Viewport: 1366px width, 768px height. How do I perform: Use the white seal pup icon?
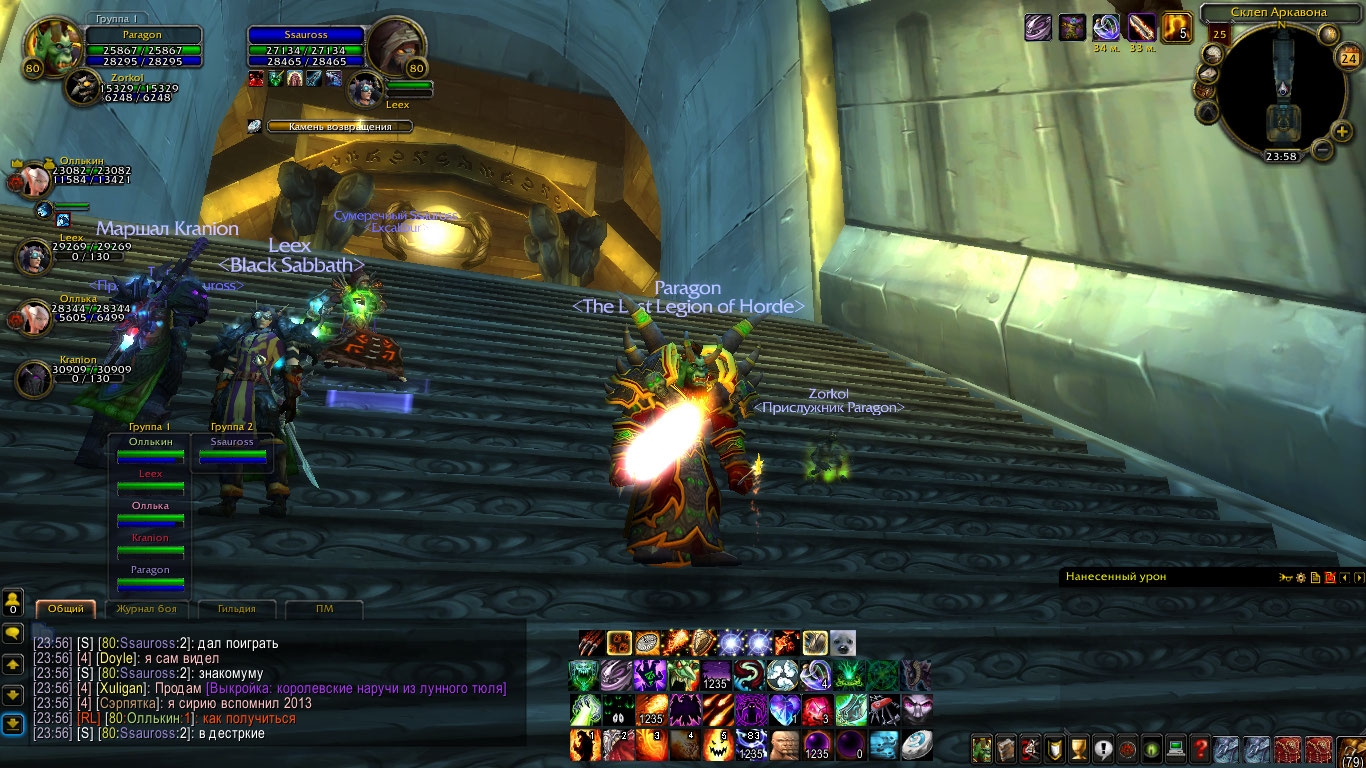point(842,643)
